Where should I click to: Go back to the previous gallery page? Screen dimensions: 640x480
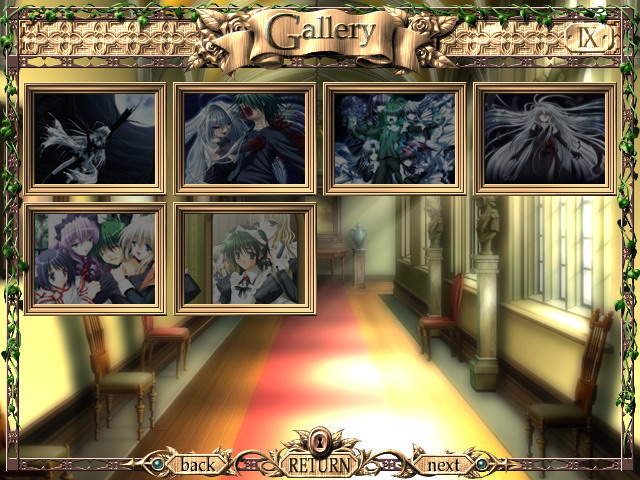click(x=196, y=465)
